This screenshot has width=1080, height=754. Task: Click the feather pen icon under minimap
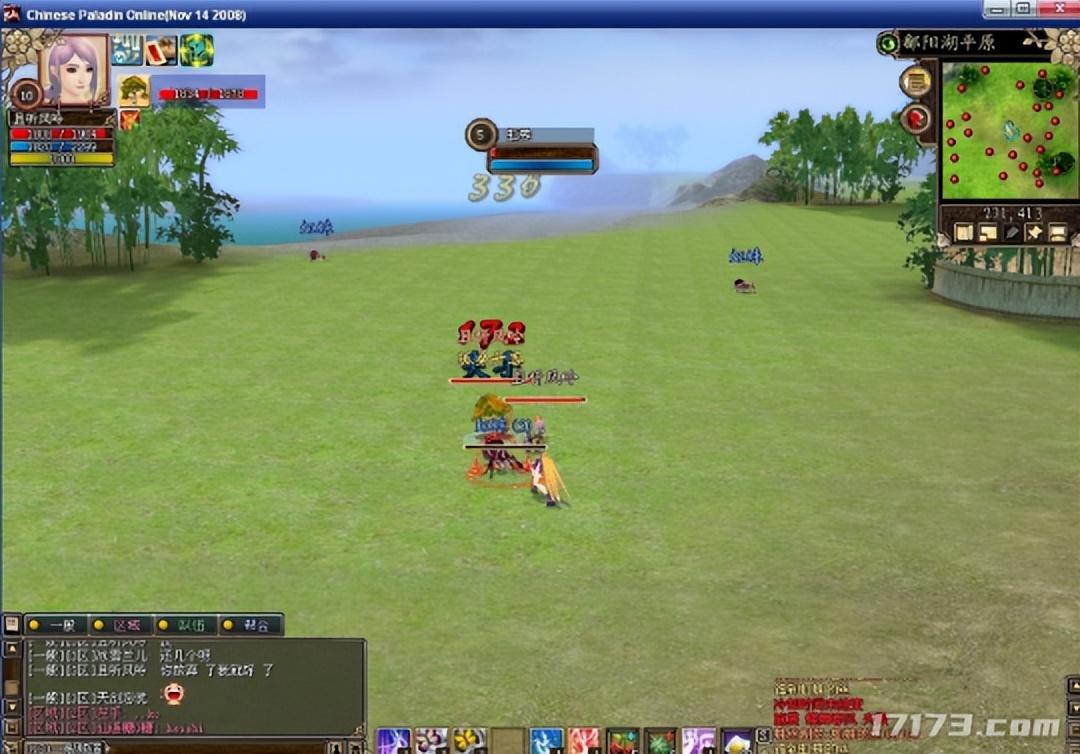1011,233
